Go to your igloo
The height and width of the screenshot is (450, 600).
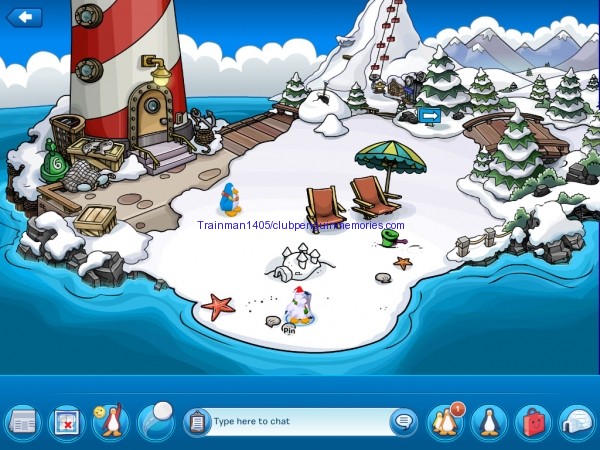coord(577,421)
